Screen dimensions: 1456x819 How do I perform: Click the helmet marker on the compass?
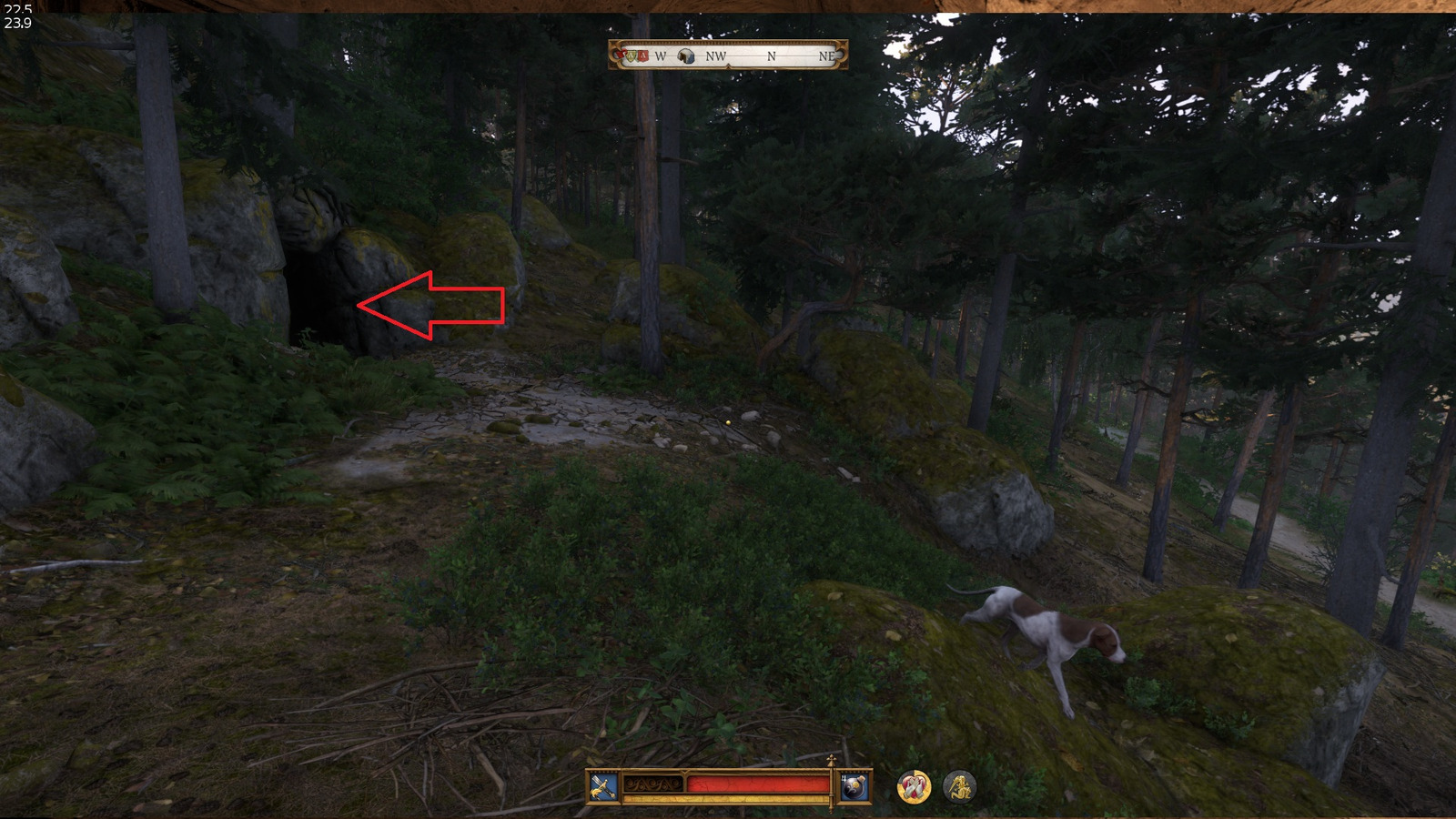tap(685, 56)
